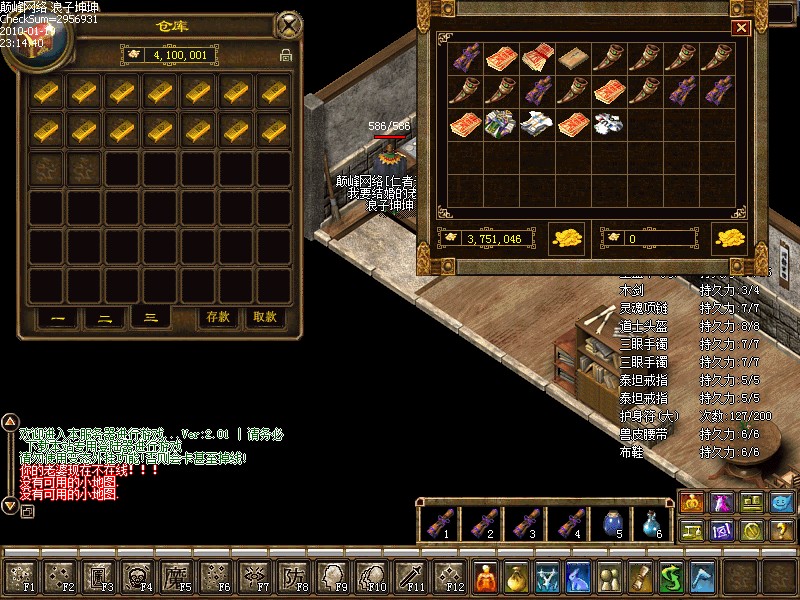Open the question mark help icon

click(x=783, y=530)
